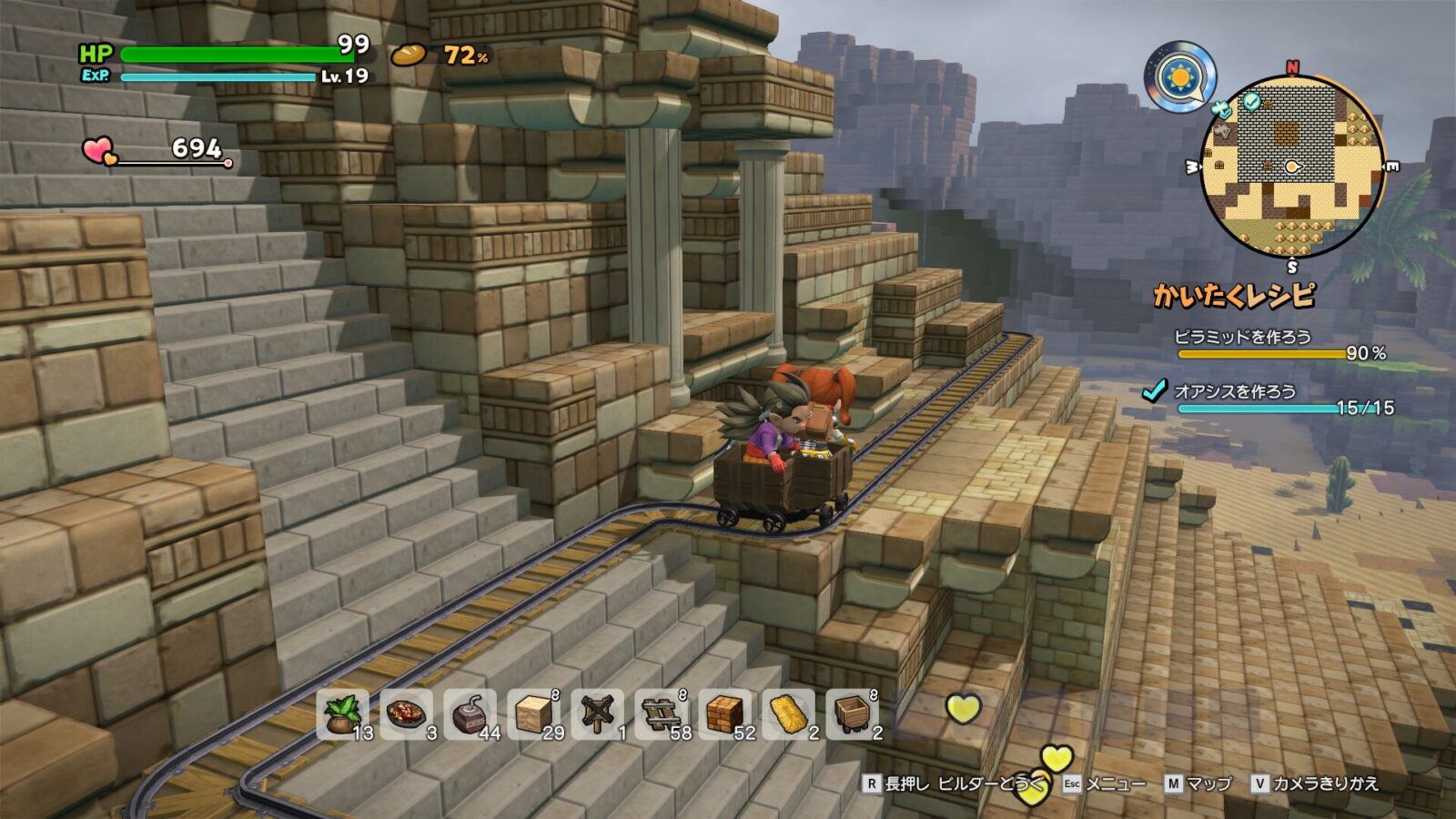Select the completed オアシスを作ろう objective

click(1235, 392)
